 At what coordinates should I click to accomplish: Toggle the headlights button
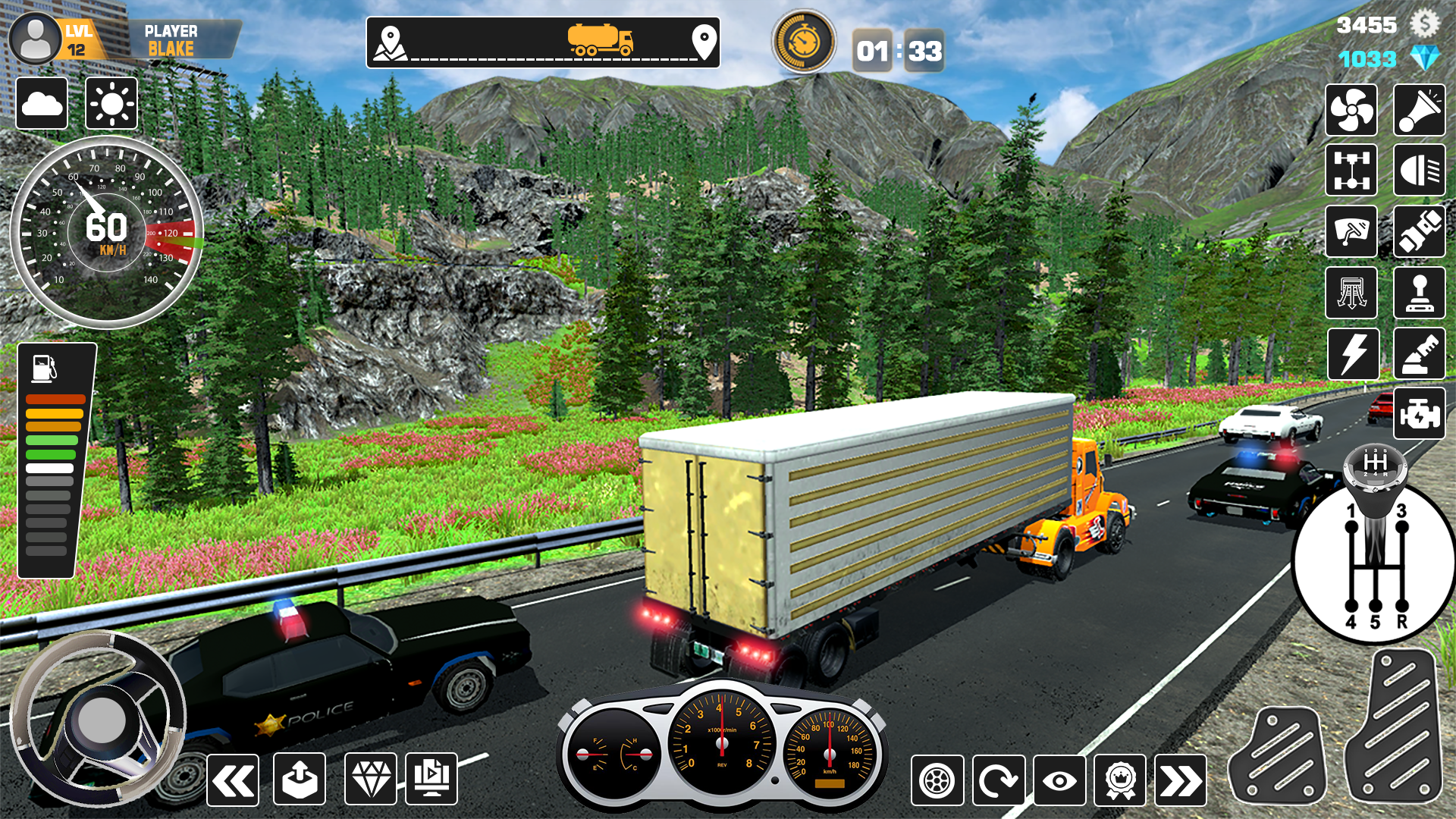pos(1419,170)
